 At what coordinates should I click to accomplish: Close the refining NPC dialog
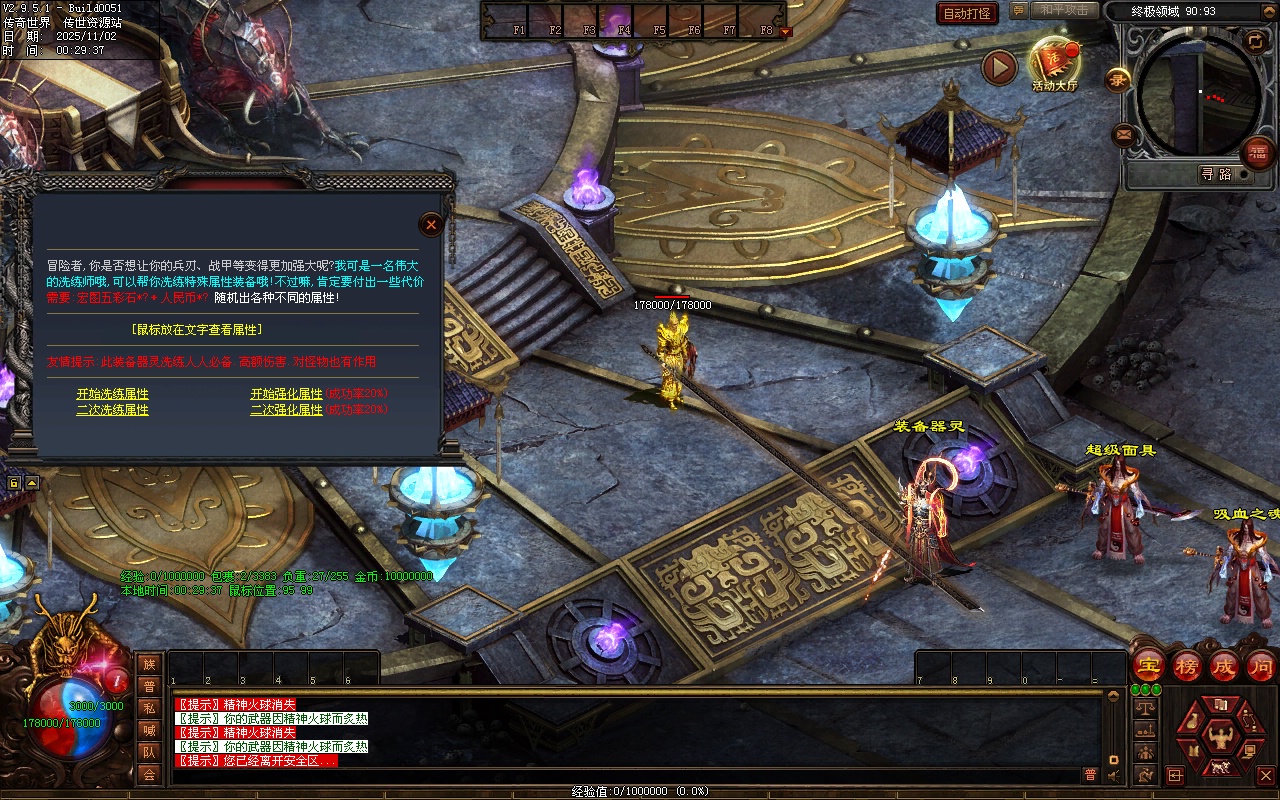coord(431,224)
